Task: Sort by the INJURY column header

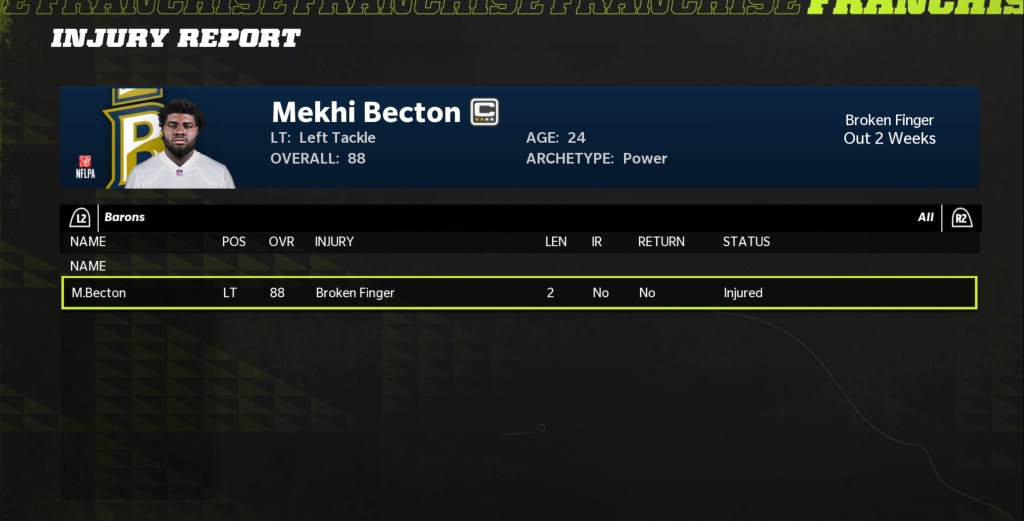Action: coord(334,241)
